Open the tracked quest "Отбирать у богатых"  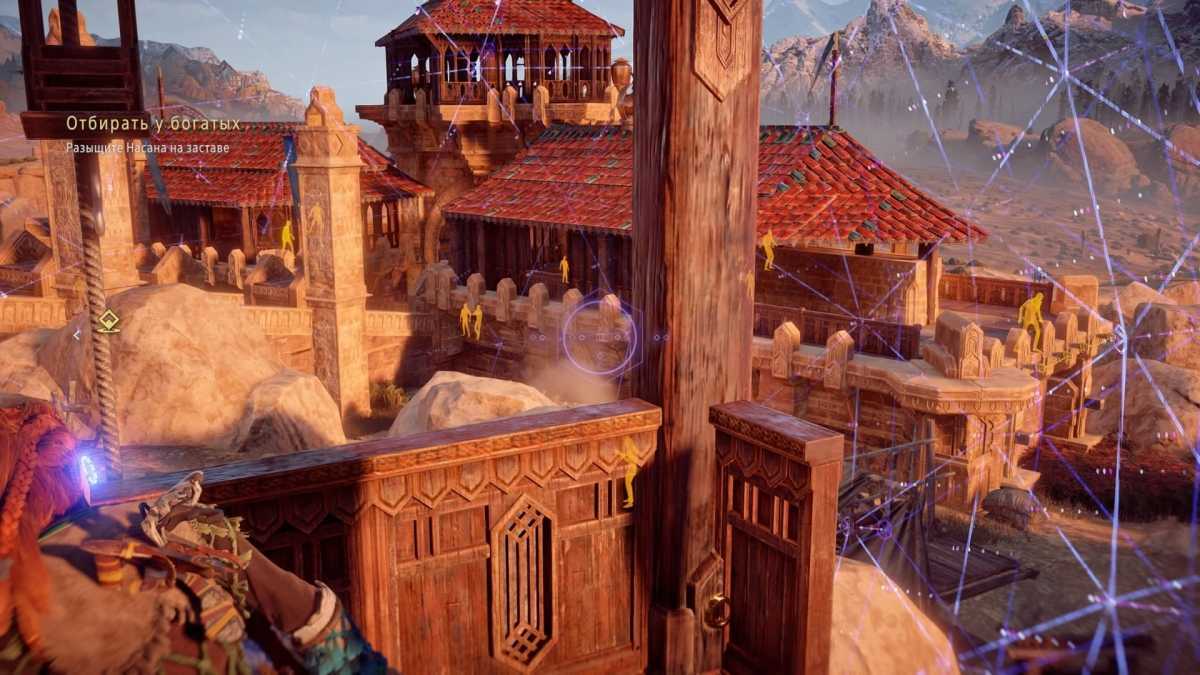153,124
